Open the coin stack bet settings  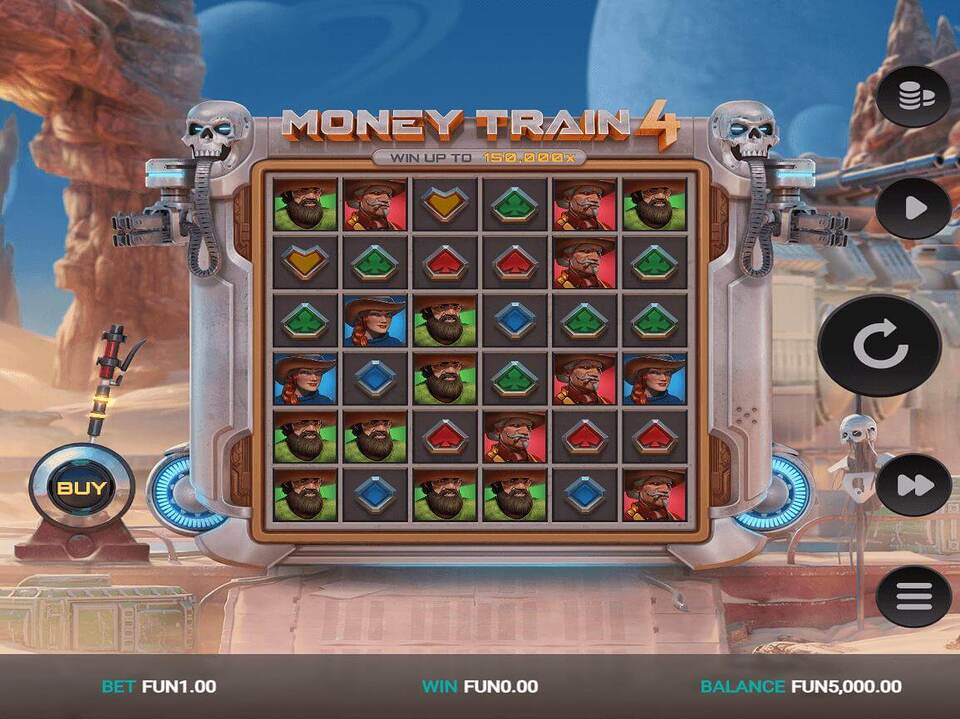(x=913, y=96)
